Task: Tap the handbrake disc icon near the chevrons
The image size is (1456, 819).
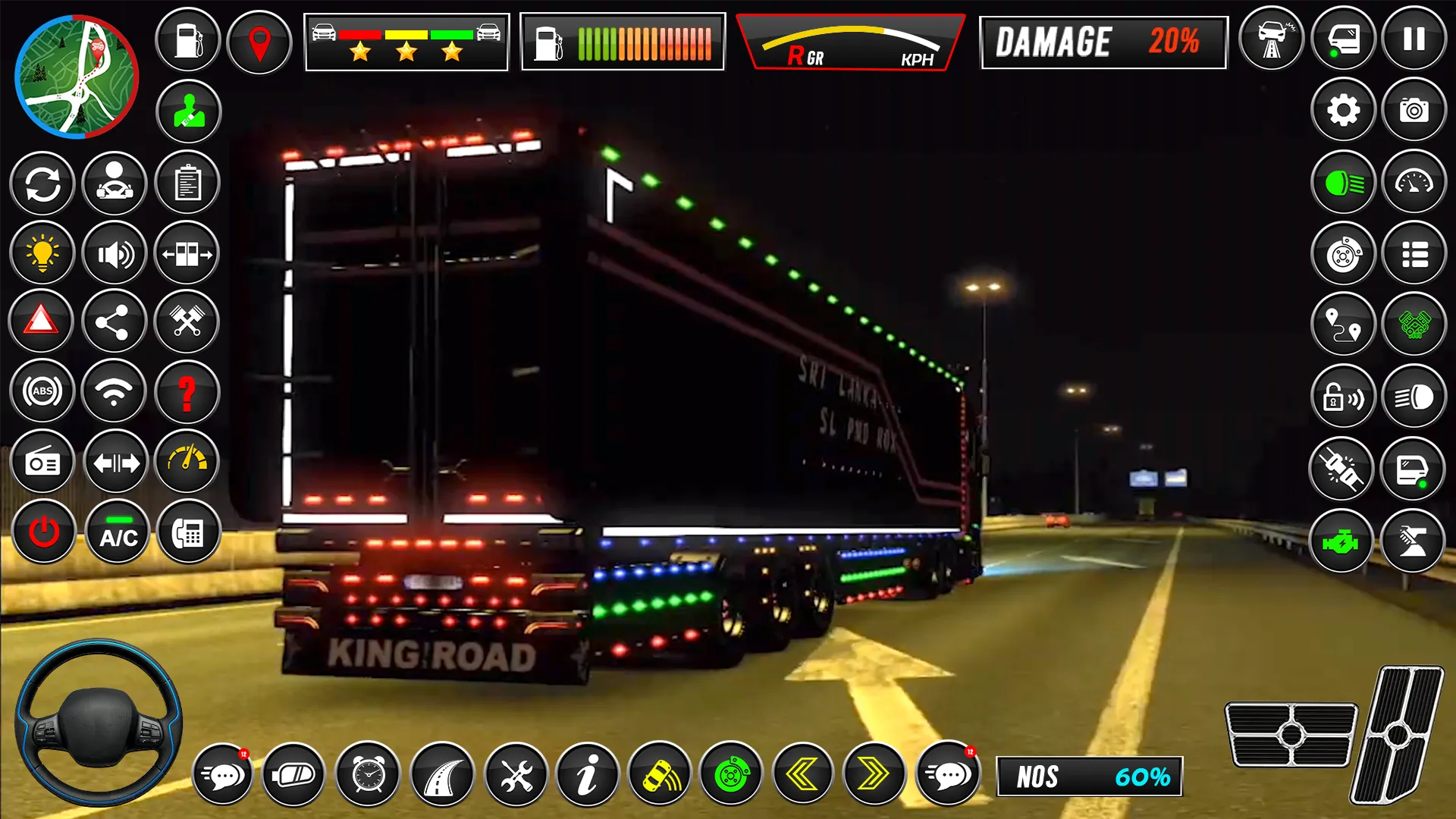Action: (732, 774)
